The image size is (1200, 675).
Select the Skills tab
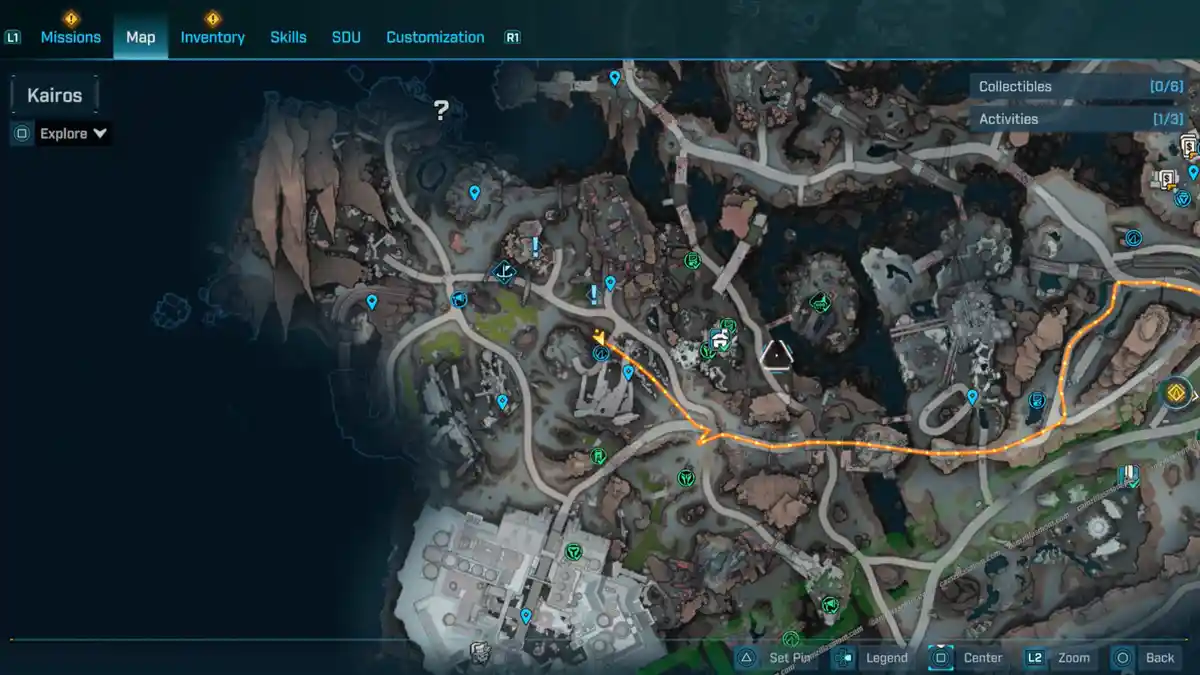288,37
